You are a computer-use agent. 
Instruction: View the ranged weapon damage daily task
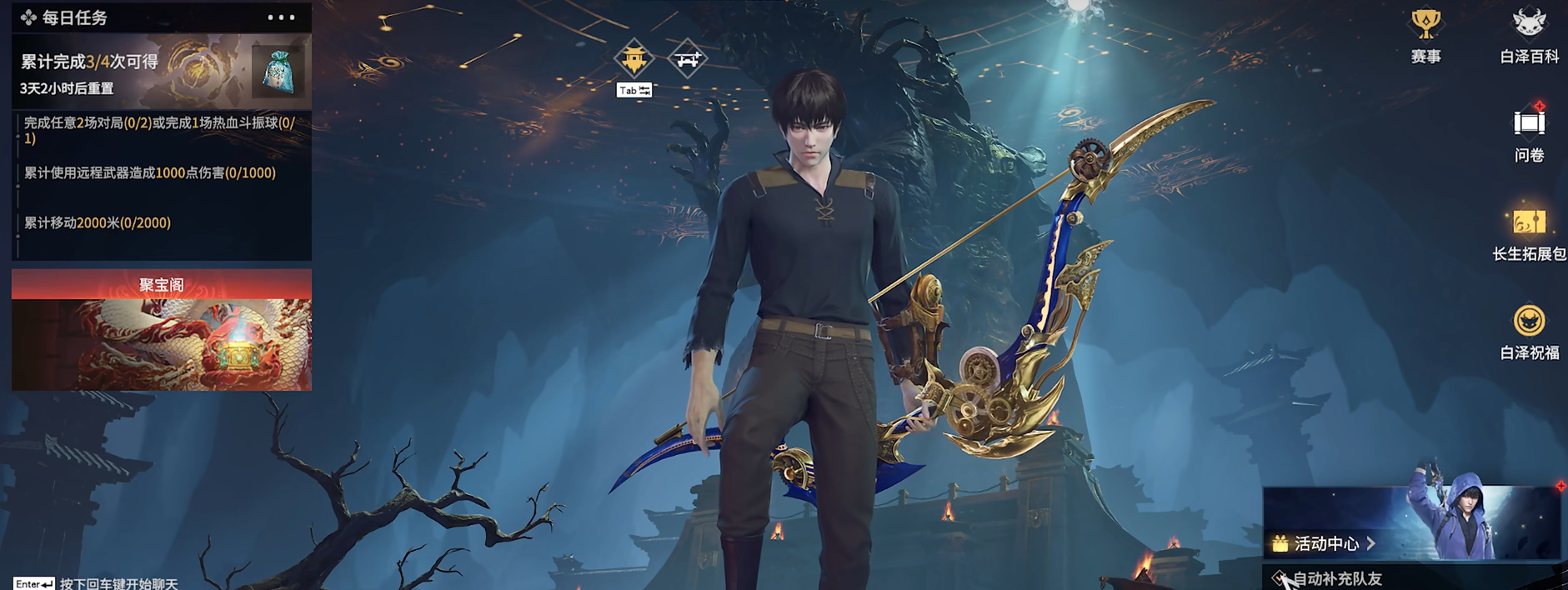click(150, 173)
